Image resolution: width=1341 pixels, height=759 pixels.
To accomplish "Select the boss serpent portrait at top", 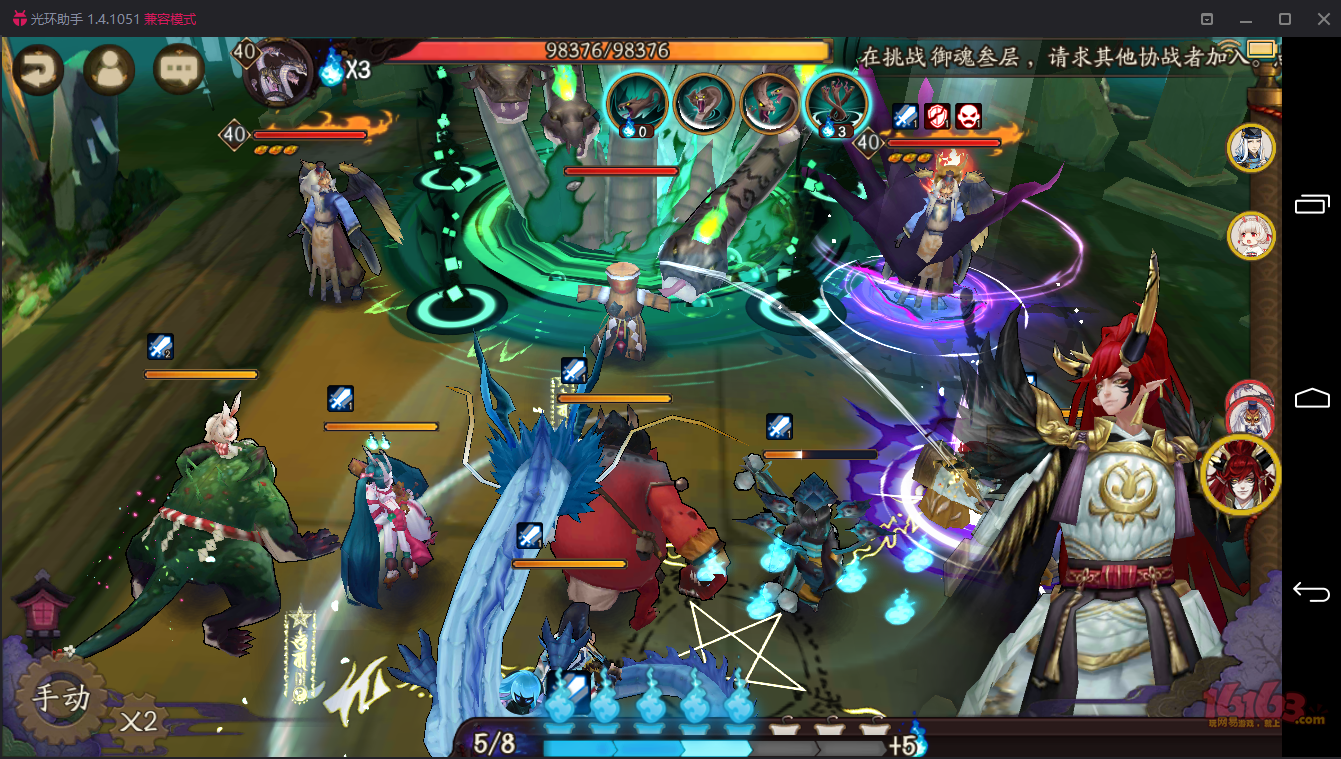I will [279, 72].
